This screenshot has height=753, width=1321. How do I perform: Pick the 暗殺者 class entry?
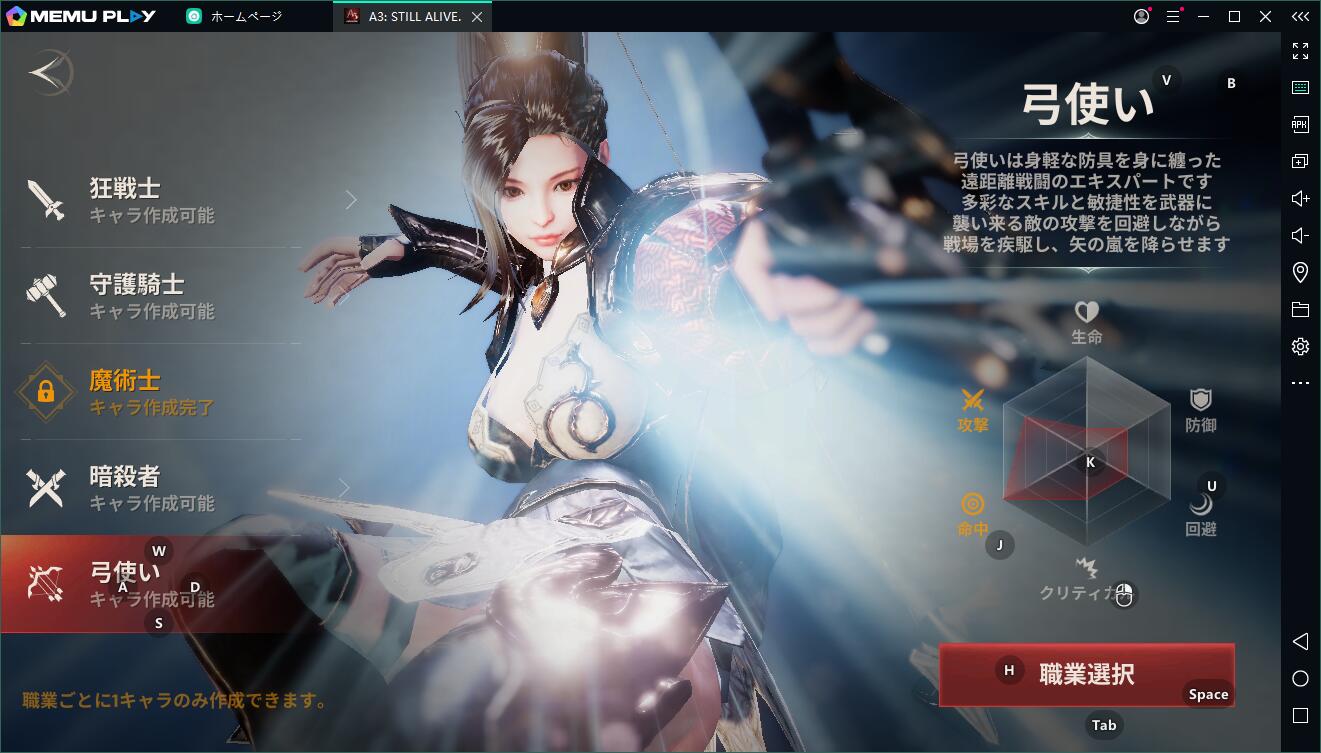tap(160, 488)
